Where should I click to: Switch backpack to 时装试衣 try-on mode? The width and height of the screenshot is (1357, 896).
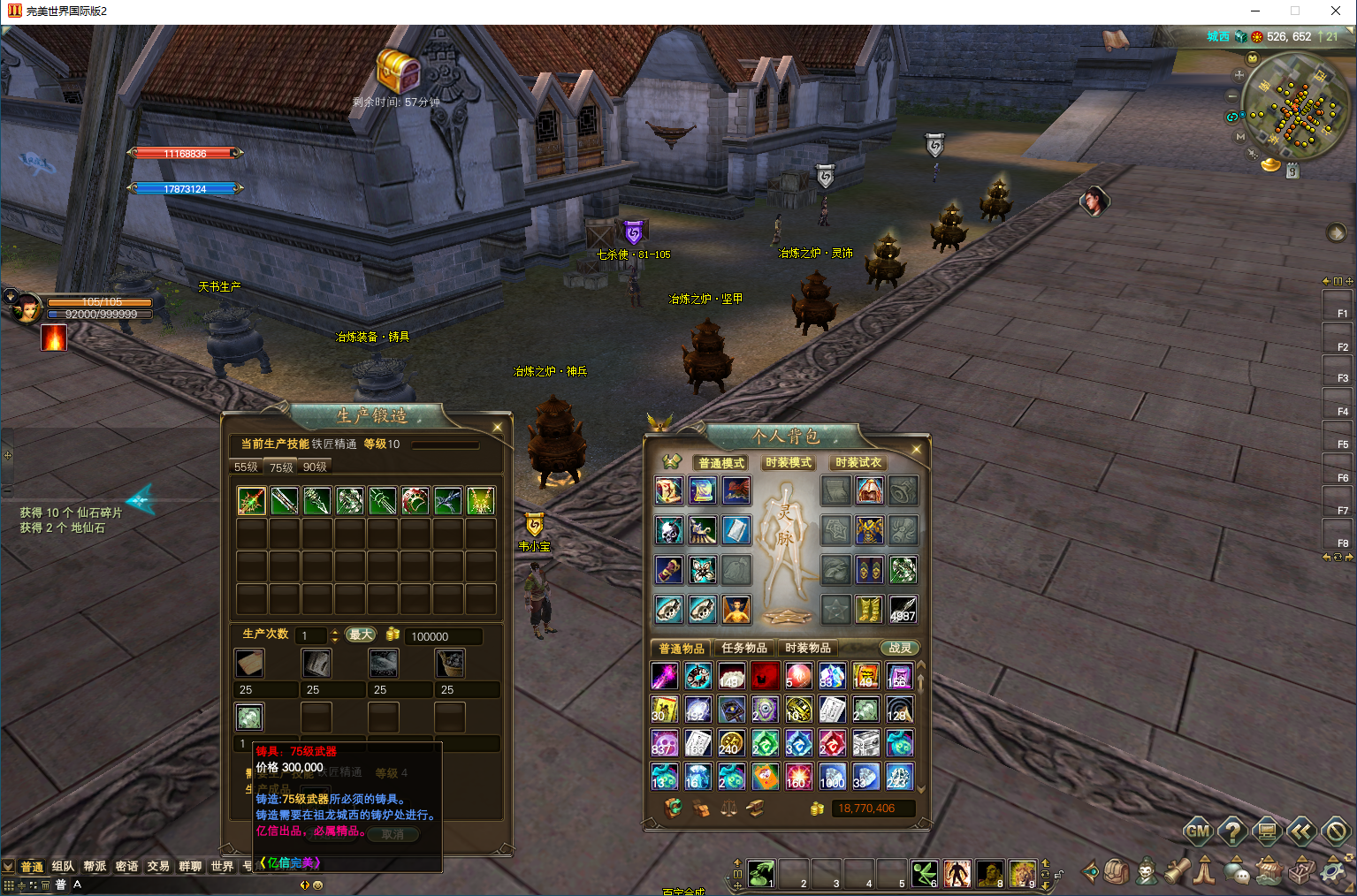point(857,461)
